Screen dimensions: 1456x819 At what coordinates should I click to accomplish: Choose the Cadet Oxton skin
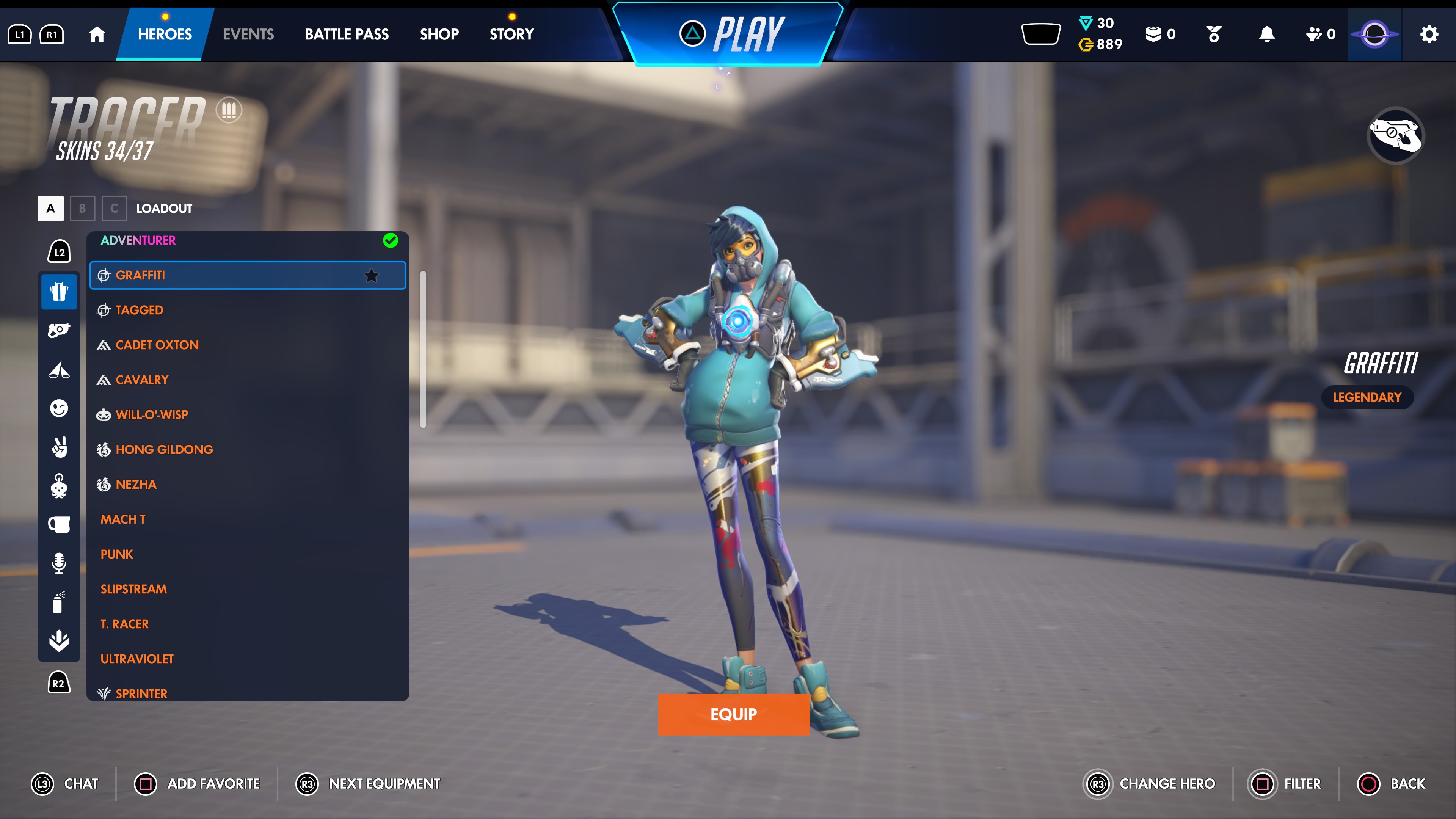coord(157,345)
